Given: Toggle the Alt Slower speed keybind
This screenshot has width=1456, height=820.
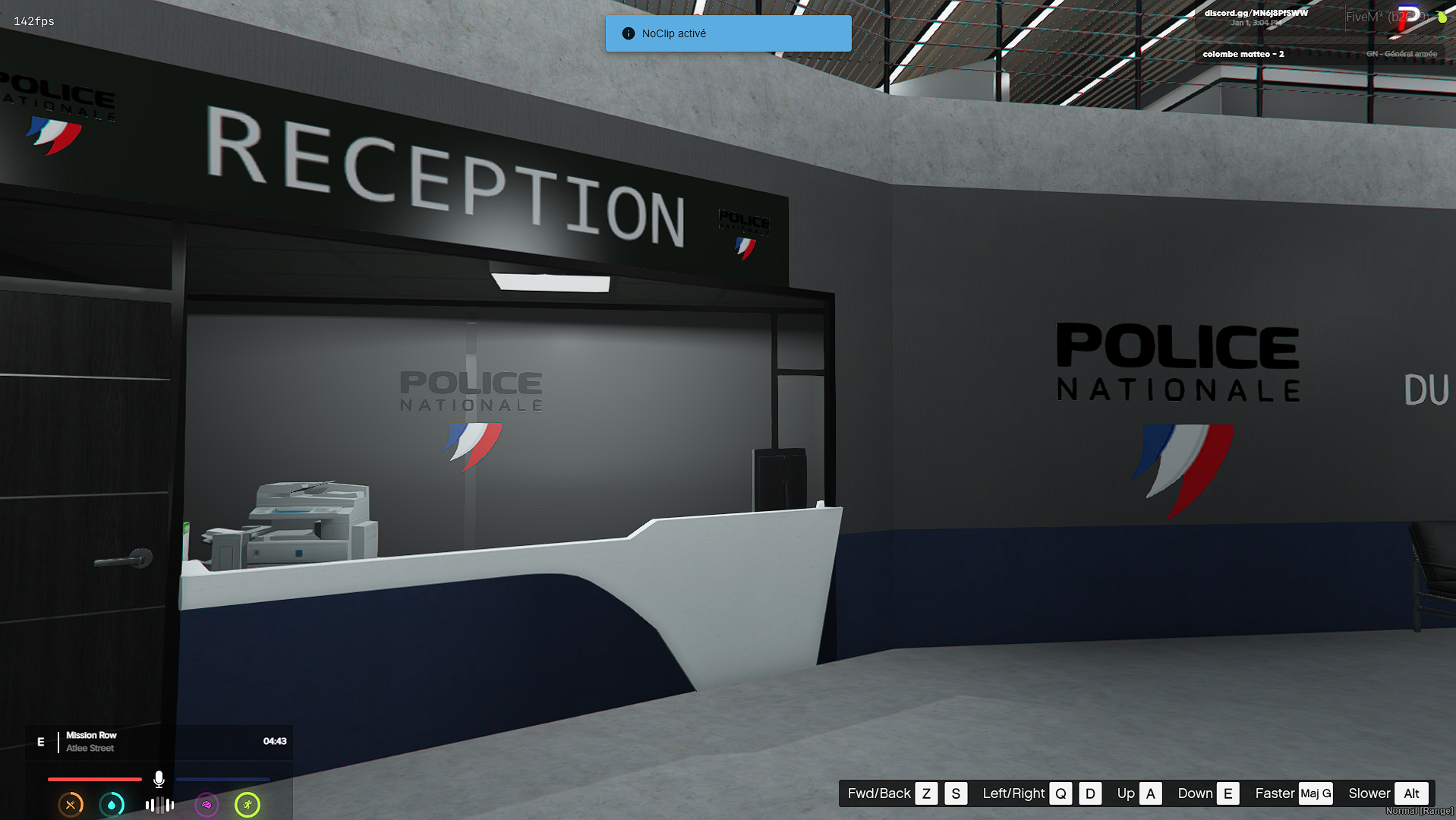Looking at the screenshot, I should pyautogui.click(x=1411, y=793).
